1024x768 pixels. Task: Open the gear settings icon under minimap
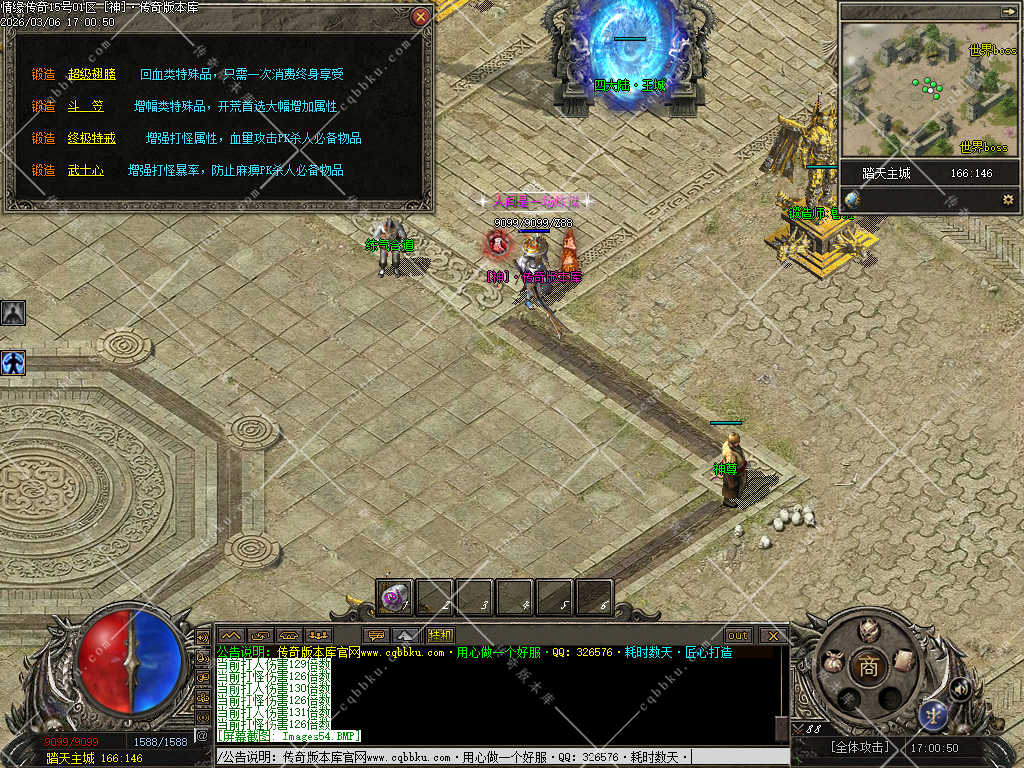coord(1008,200)
